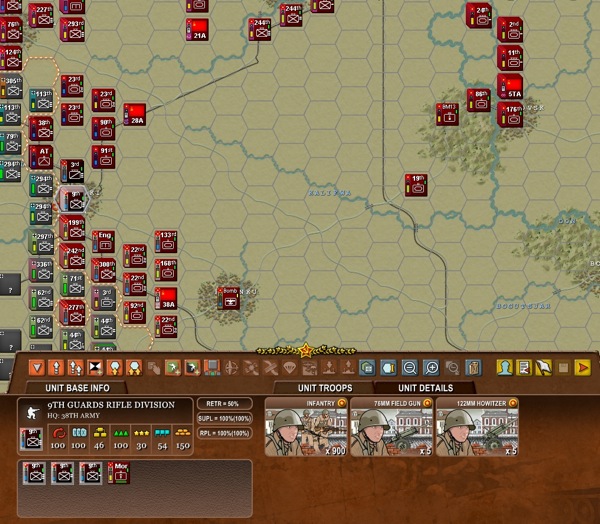
Task: Click the red arrow end turn button
Action: pyautogui.click(x=582, y=367)
